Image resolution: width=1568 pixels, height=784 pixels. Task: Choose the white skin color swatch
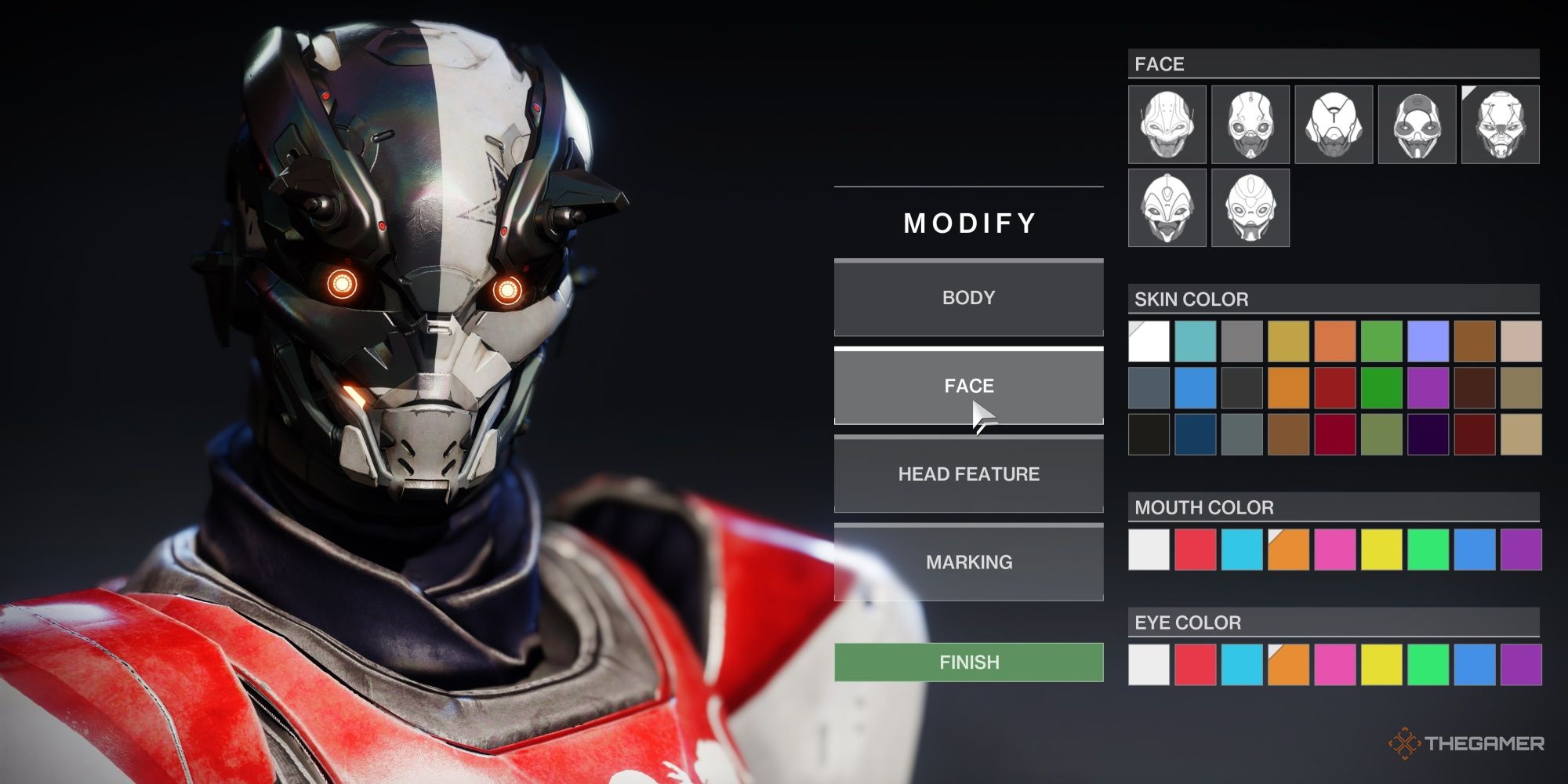1149,341
